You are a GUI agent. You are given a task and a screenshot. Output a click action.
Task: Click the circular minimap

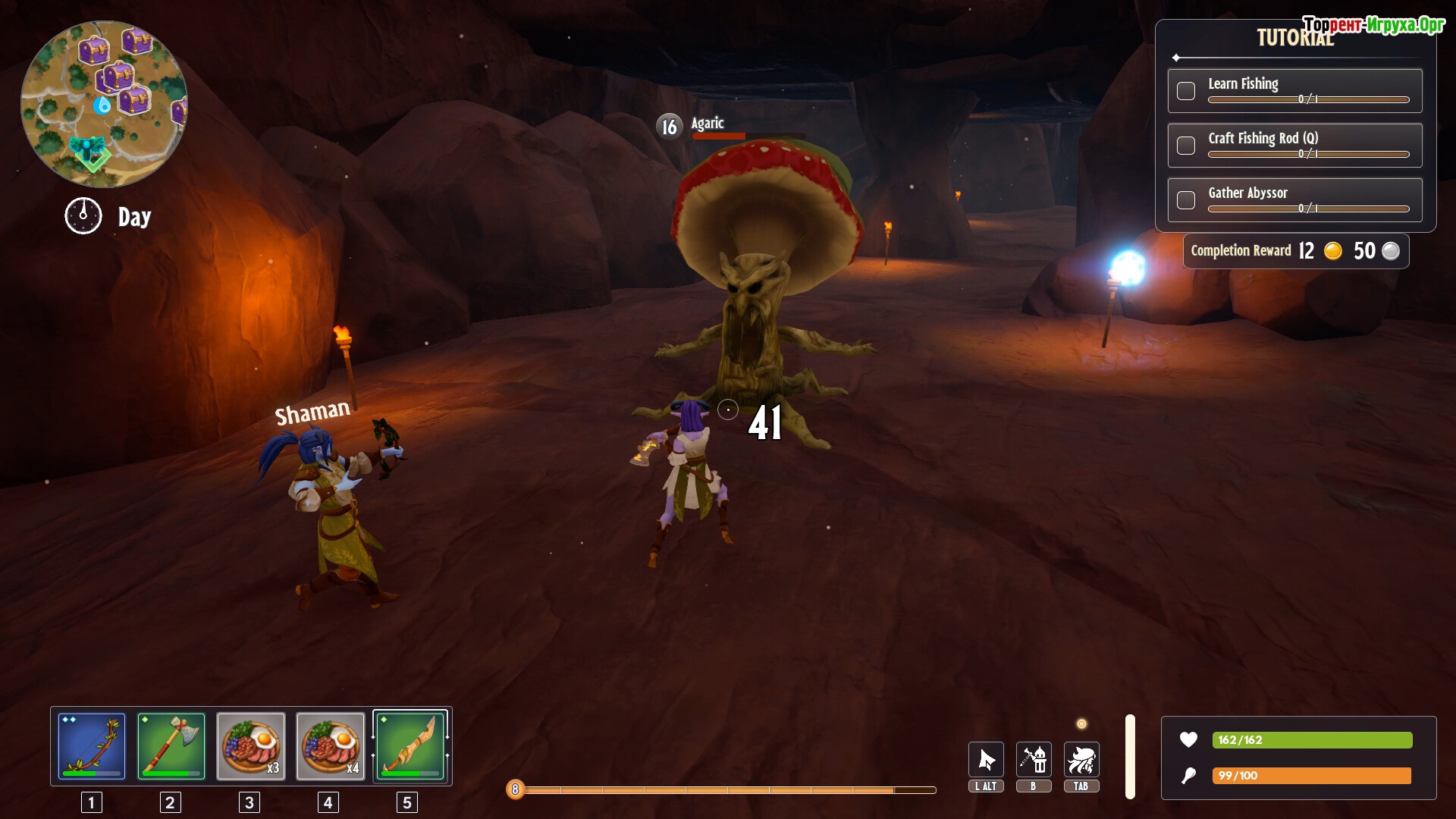coord(104,104)
